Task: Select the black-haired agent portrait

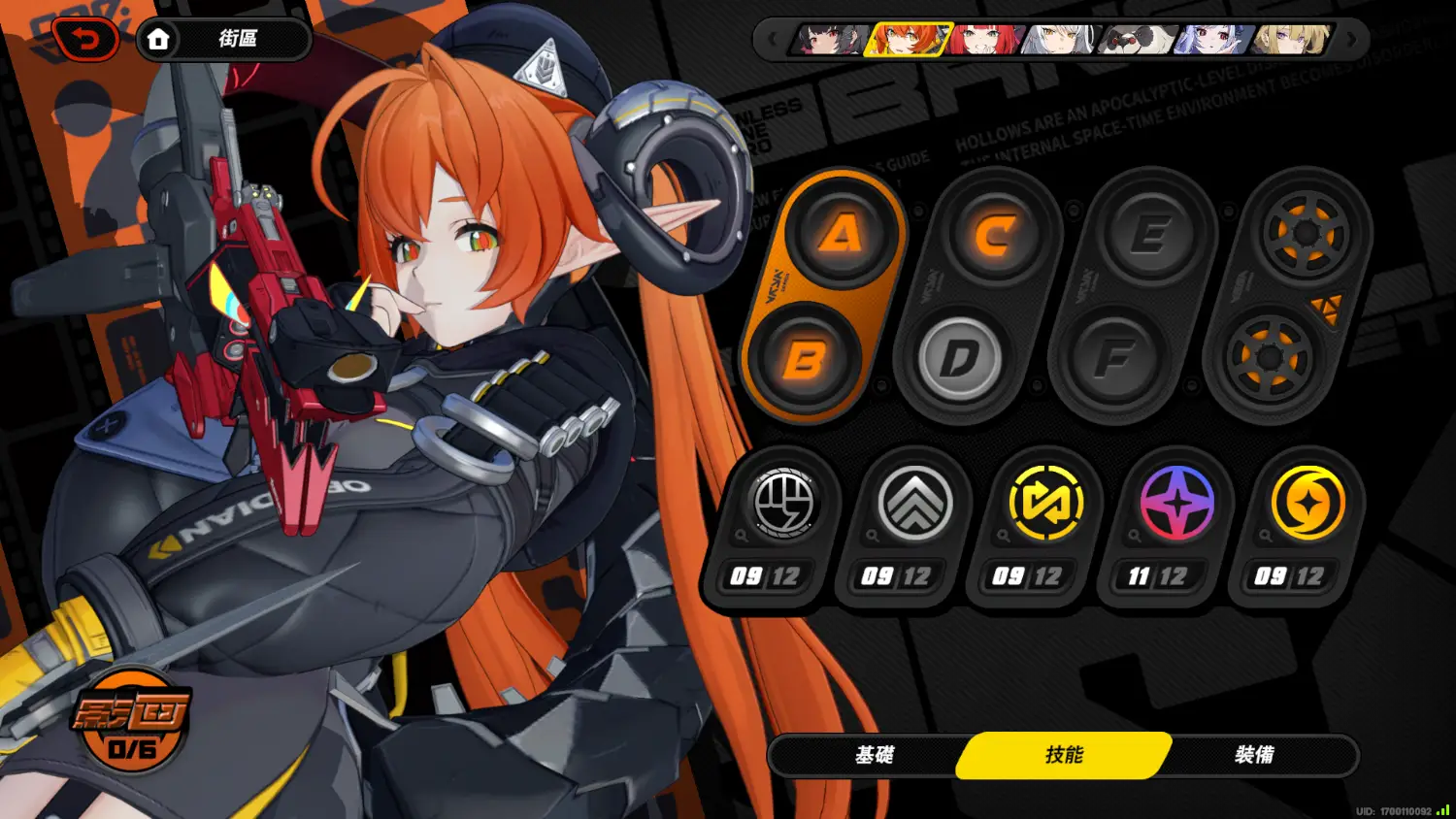Action: click(829, 40)
